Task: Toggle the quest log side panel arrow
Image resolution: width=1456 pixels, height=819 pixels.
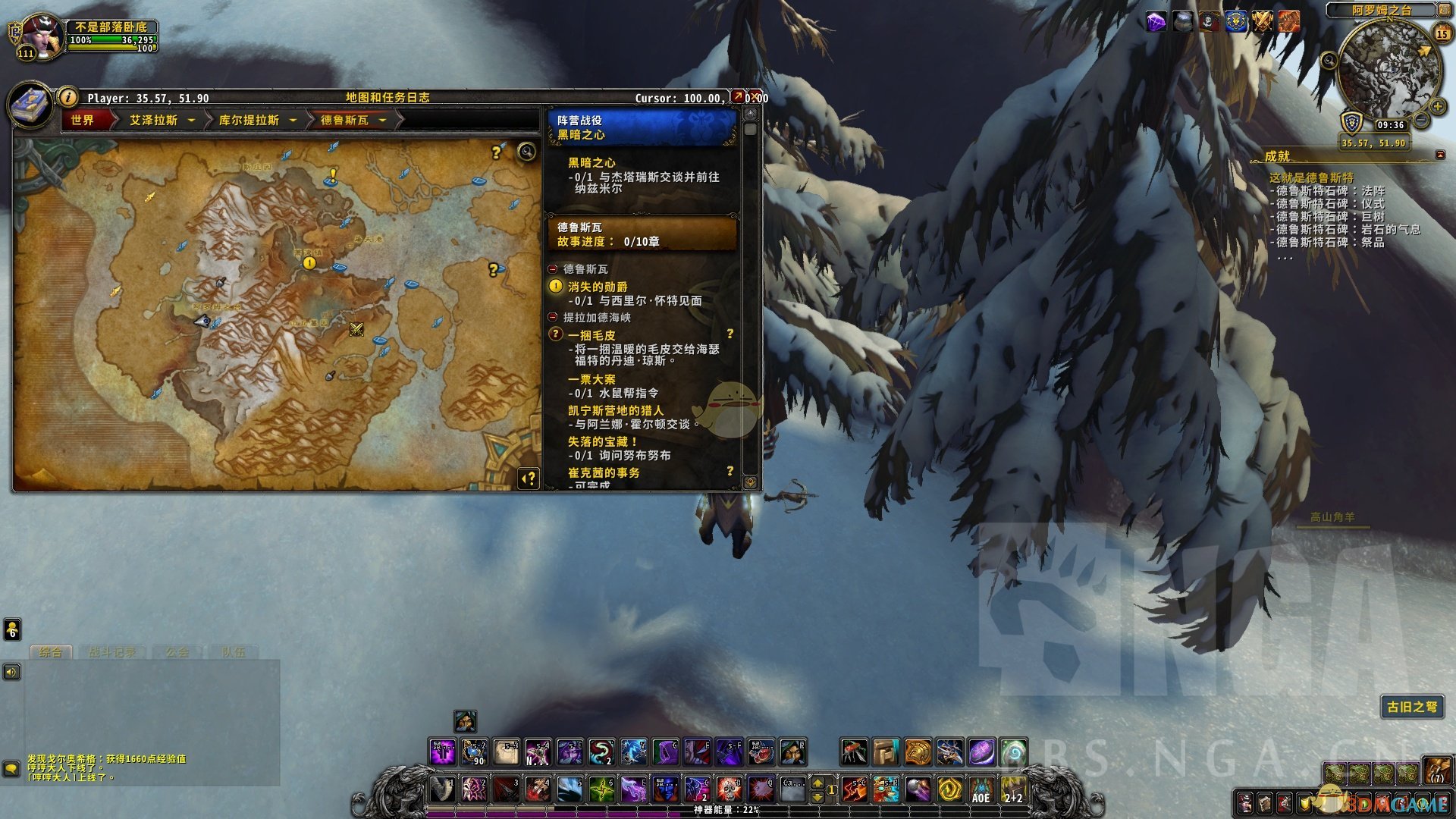Action: point(529,479)
